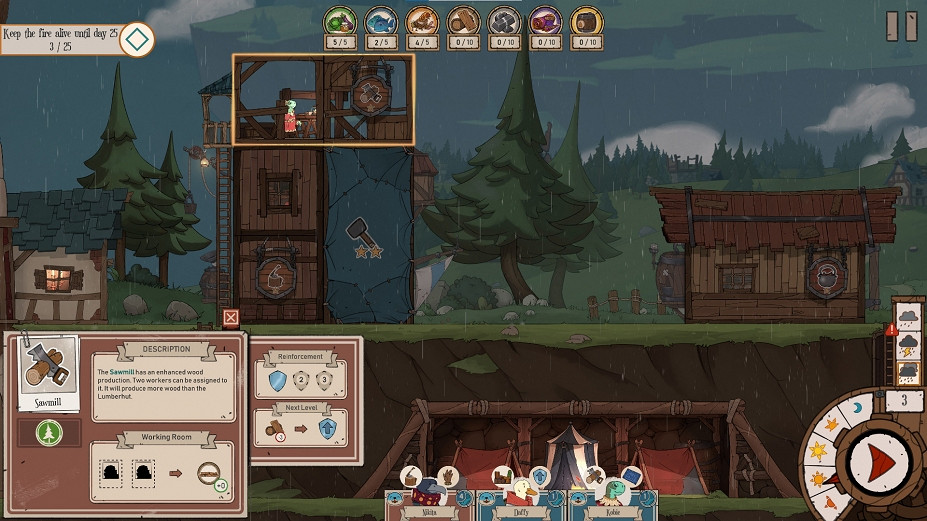The image size is (927, 521).
Task: Click the barrel resource icon
Action: [586, 22]
